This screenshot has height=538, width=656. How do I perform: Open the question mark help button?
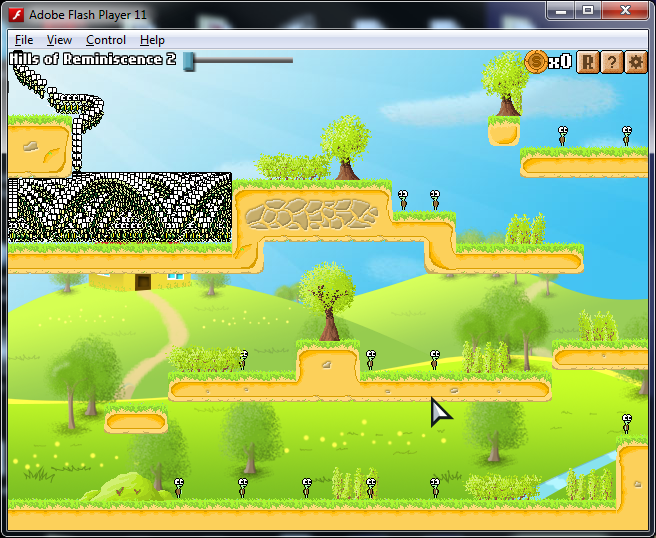pos(612,62)
